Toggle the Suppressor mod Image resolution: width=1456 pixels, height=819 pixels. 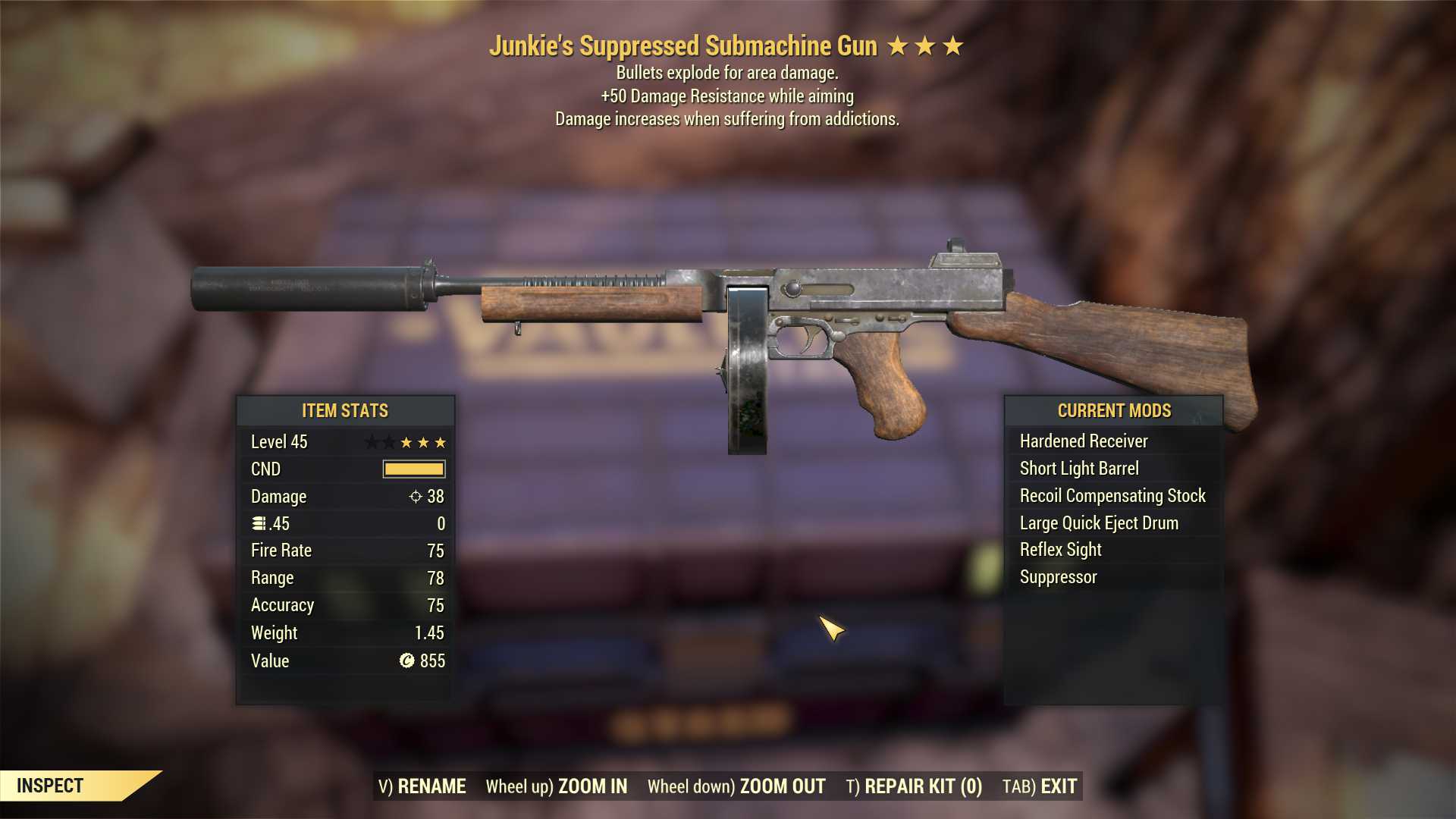point(1057,576)
